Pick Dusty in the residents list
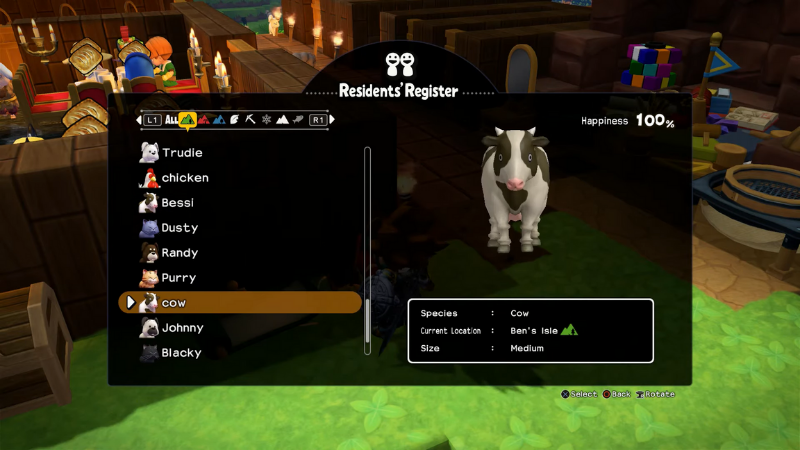Screen dimensions: 800x450 tap(180, 228)
